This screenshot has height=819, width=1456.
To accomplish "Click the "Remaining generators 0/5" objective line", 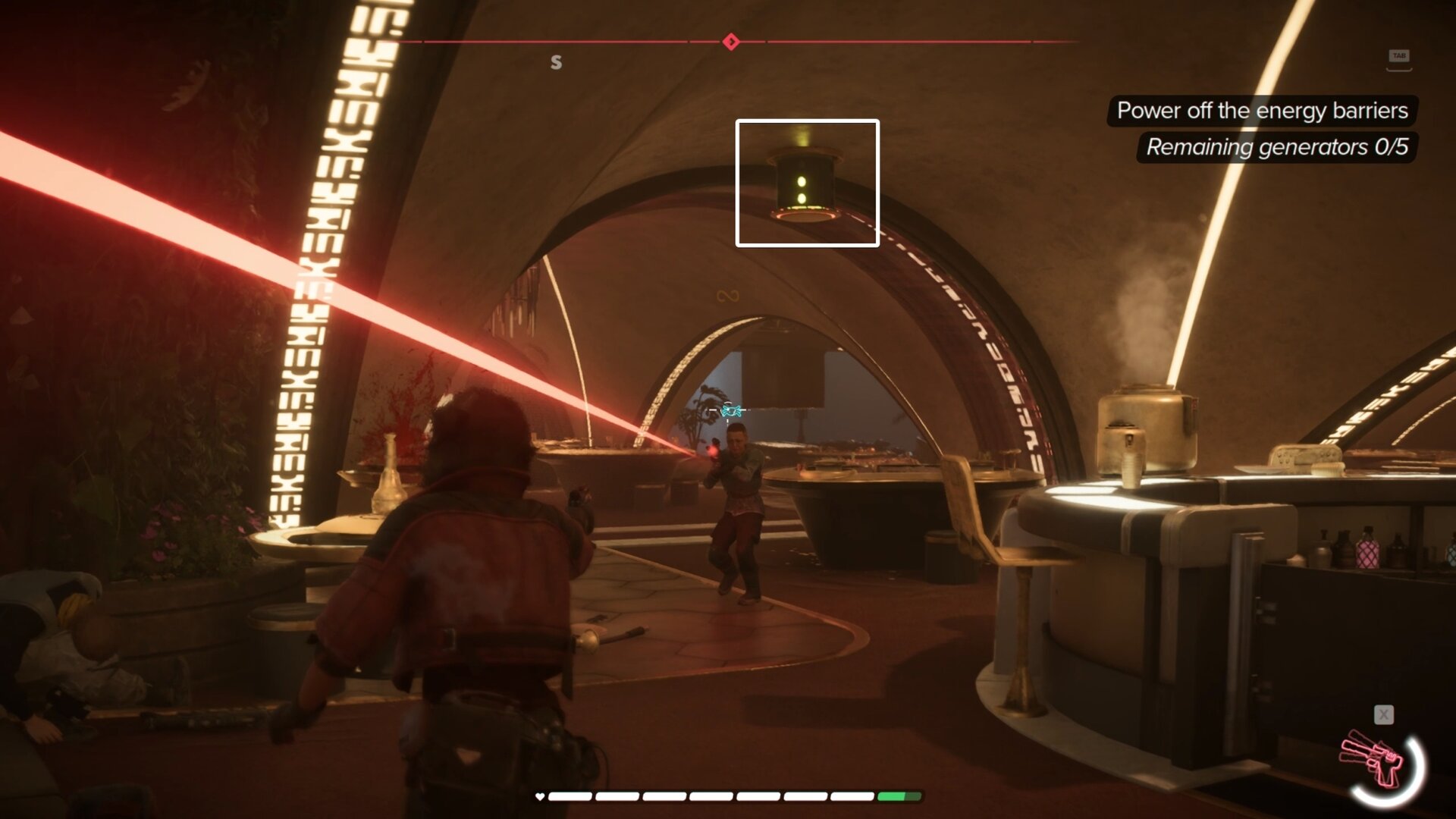I will (1276, 147).
